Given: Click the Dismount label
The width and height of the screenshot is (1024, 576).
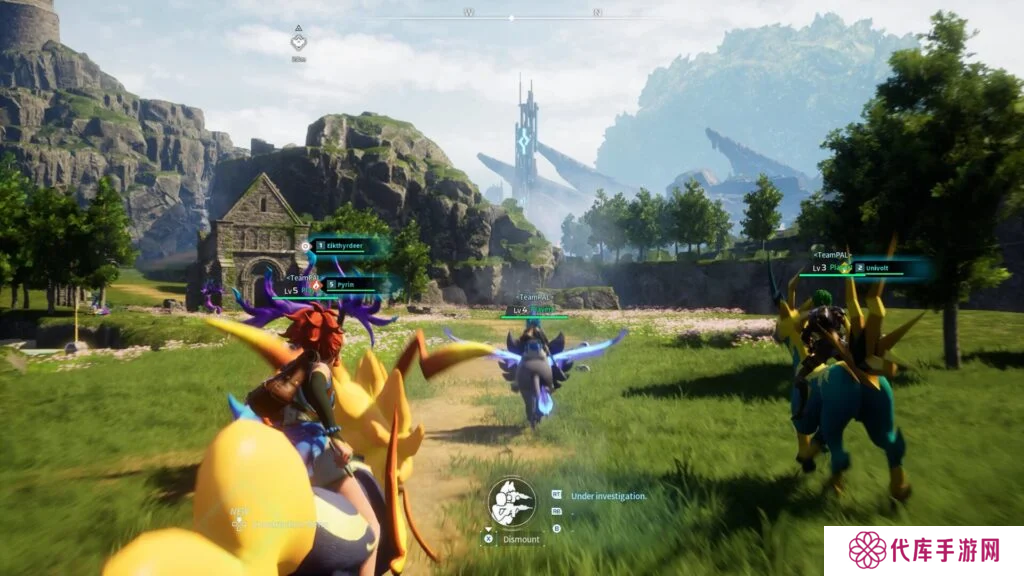Looking at the screenshot, I should tap(521, 539).
